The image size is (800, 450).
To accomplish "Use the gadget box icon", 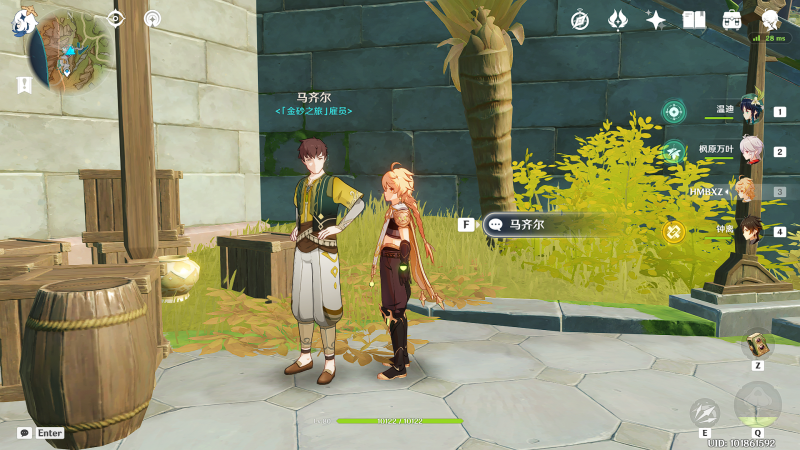I will [x=758, y=345].
